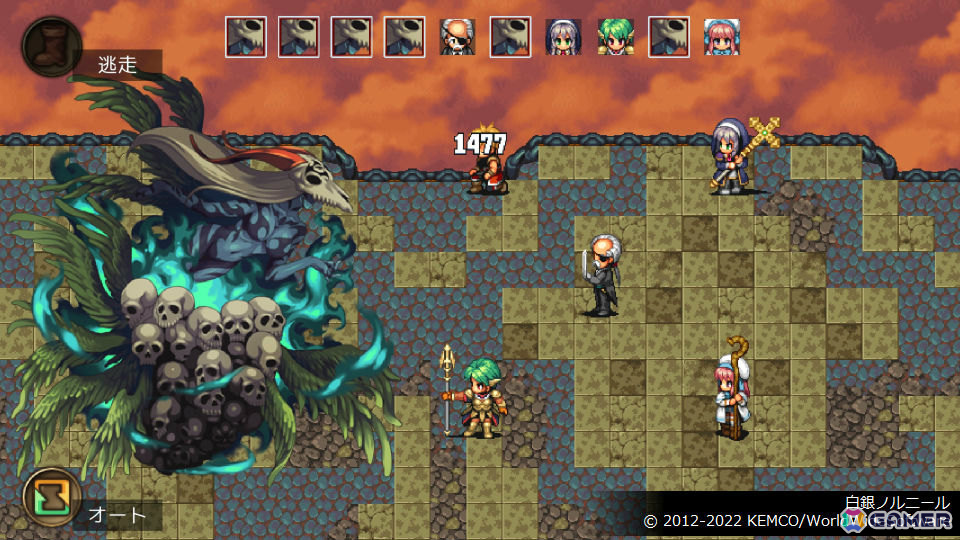Select the green-haired character turn portrait
960x540 pixels.
[x=616, y=37]
